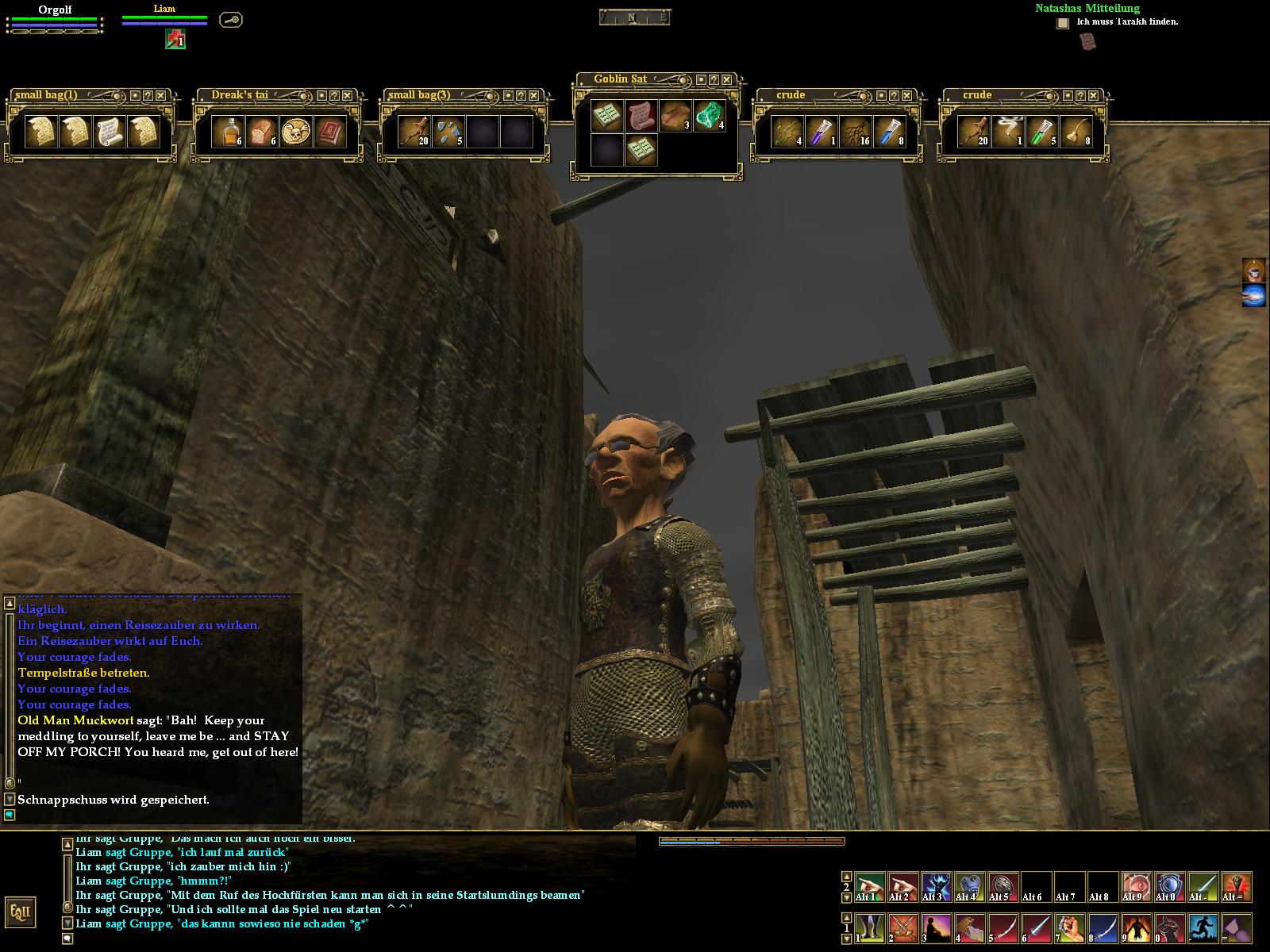Activate the flaming figure ability in slot 9
This screenshot has width=1270, height=952.
(1137, 927)
